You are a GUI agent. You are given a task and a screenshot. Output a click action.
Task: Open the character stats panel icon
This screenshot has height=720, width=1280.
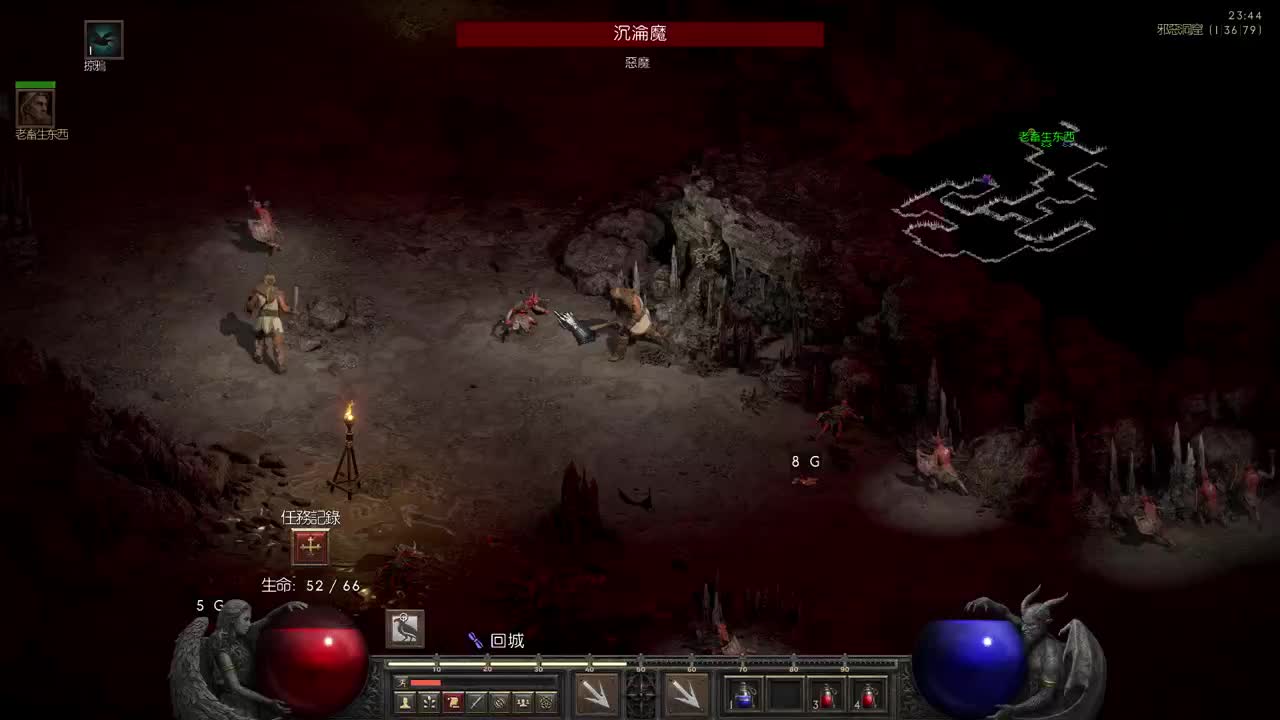405,700
